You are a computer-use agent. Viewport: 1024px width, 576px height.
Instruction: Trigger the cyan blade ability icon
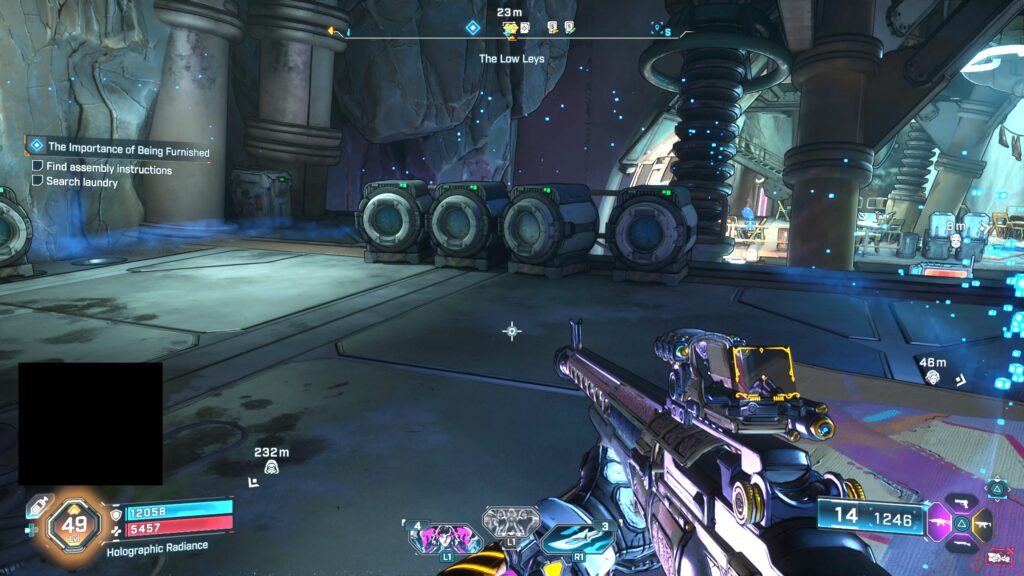[579, 538]
